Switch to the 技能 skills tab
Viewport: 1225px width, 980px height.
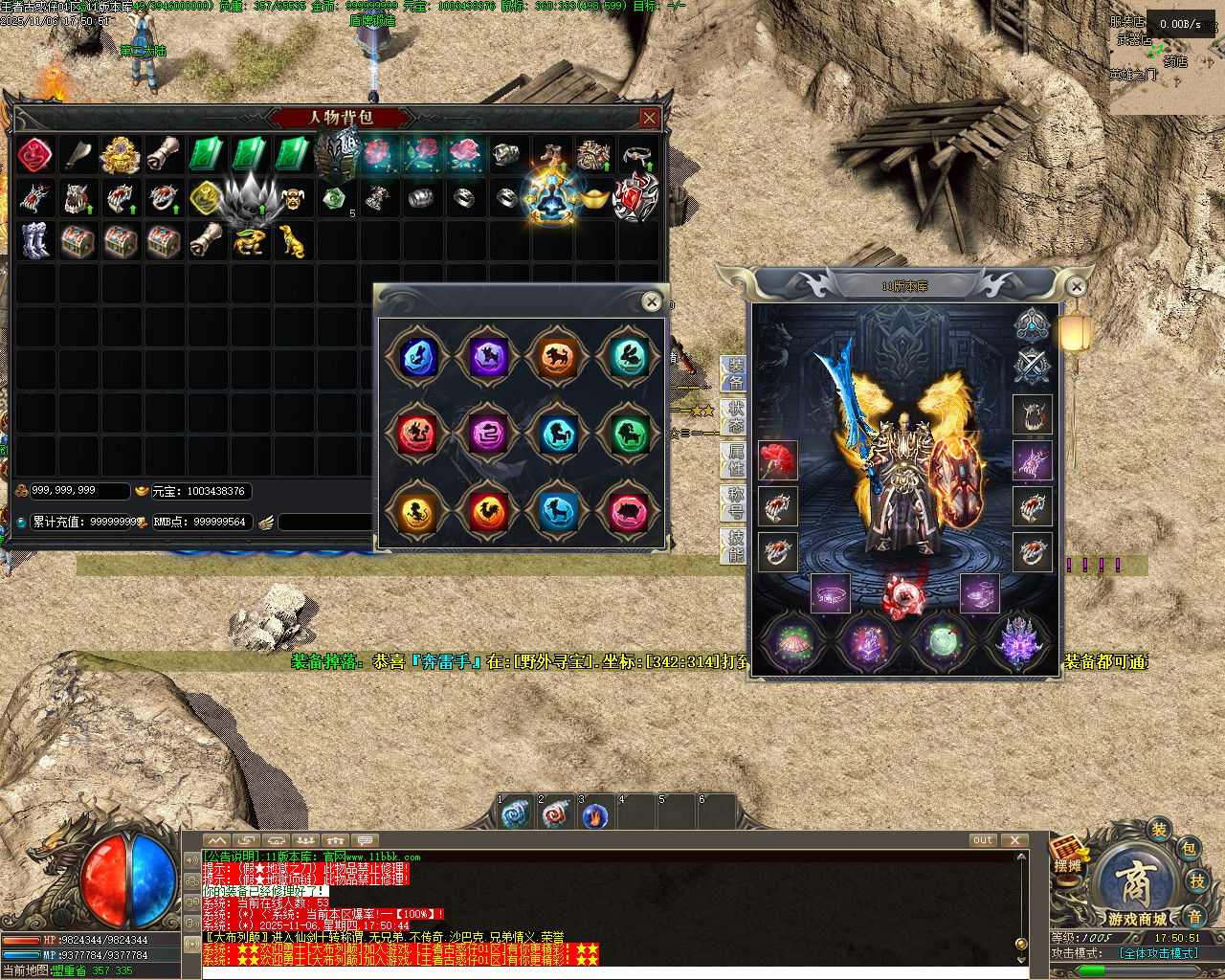pyautogui.click(x=735, y=546)
